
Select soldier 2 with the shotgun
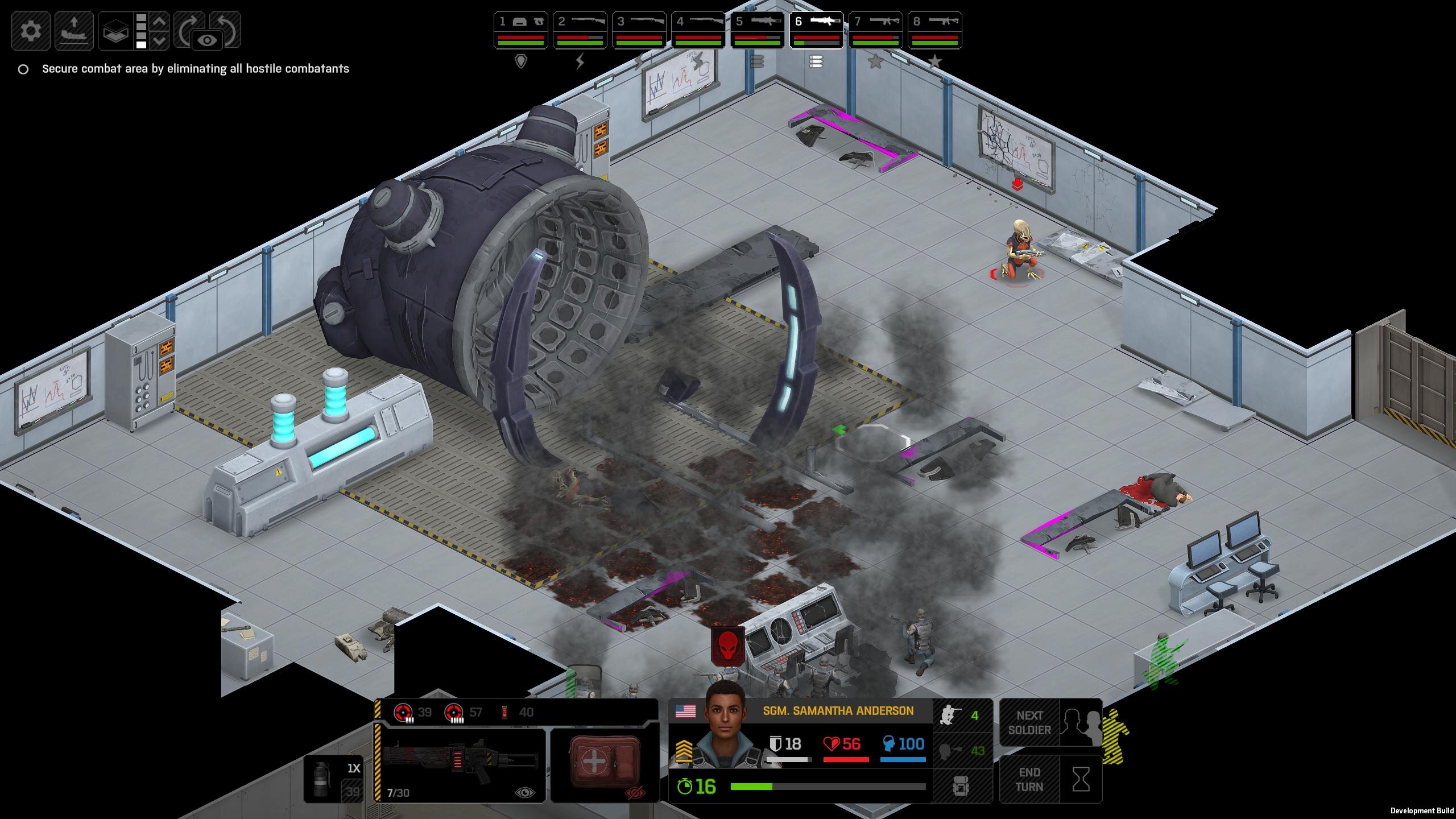580,31
